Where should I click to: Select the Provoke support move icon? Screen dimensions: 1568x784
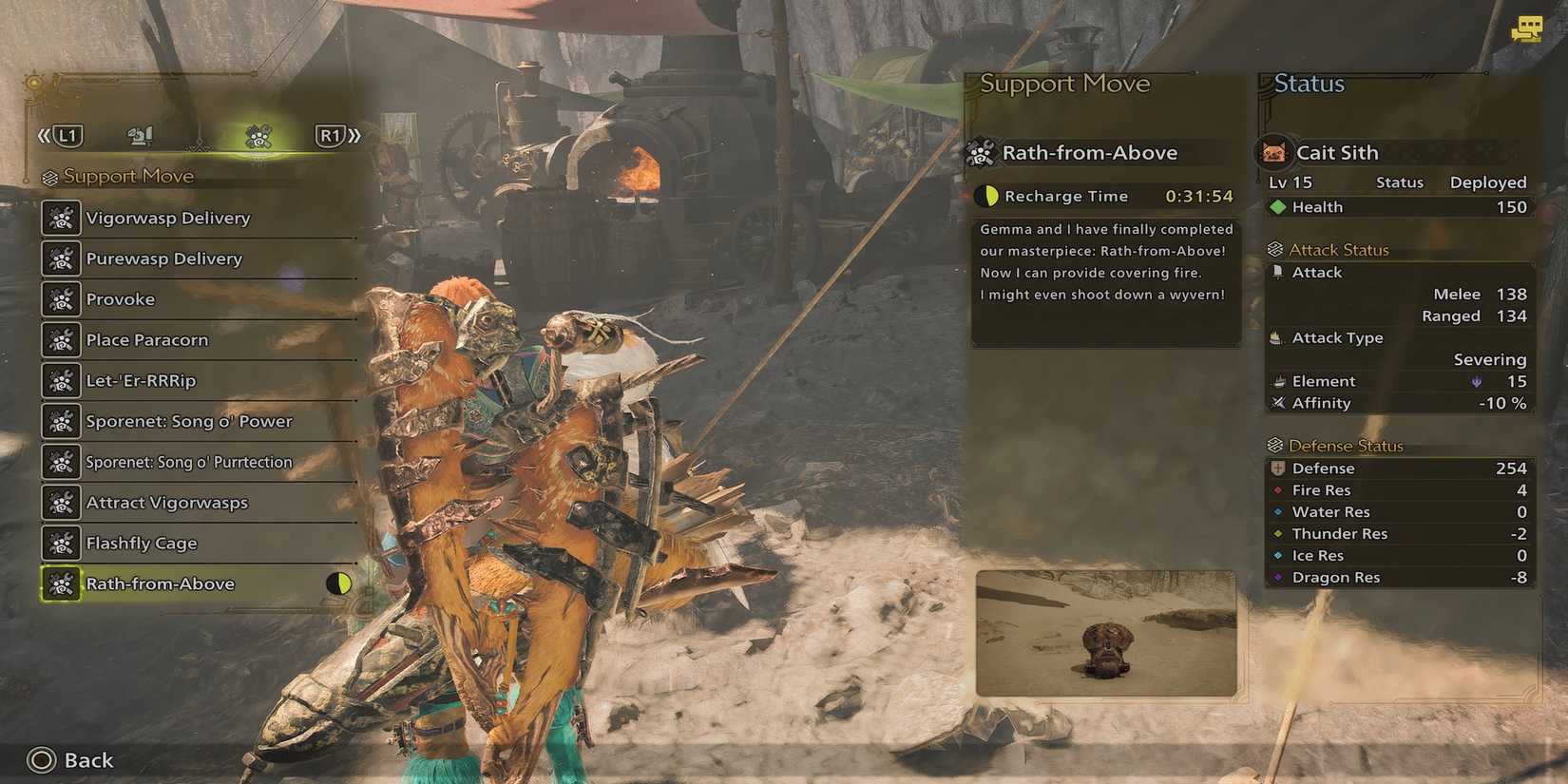[60, 298]
